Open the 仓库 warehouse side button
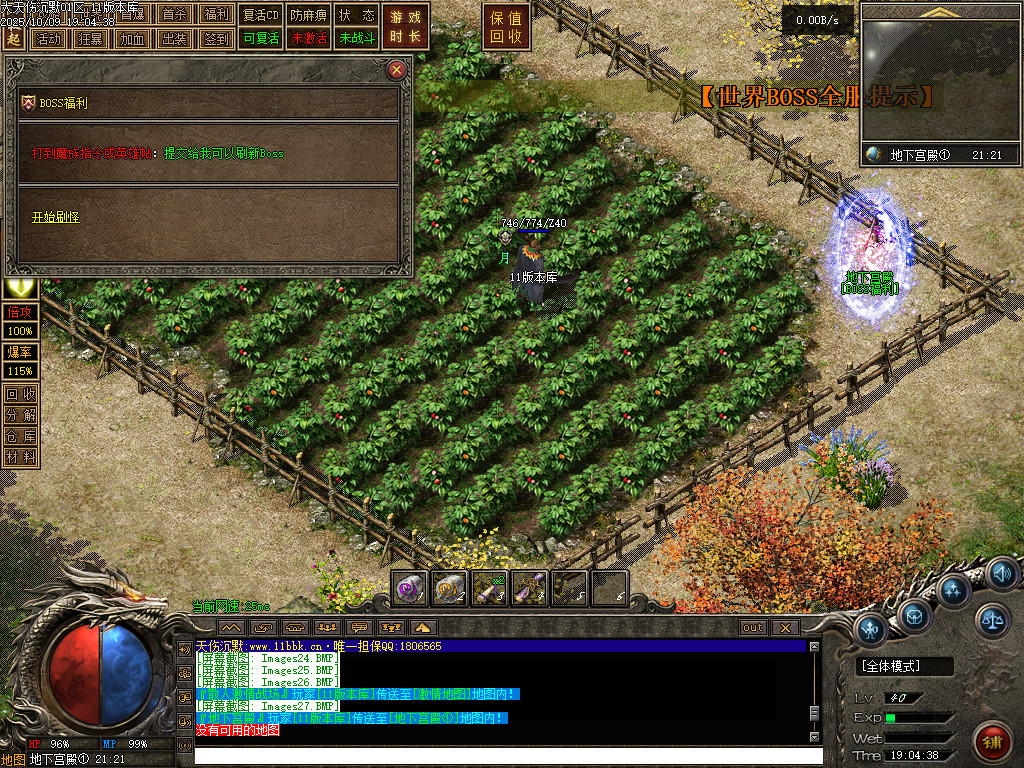Viewport: 1024px width, 768px height. click(x=21, y=435)
